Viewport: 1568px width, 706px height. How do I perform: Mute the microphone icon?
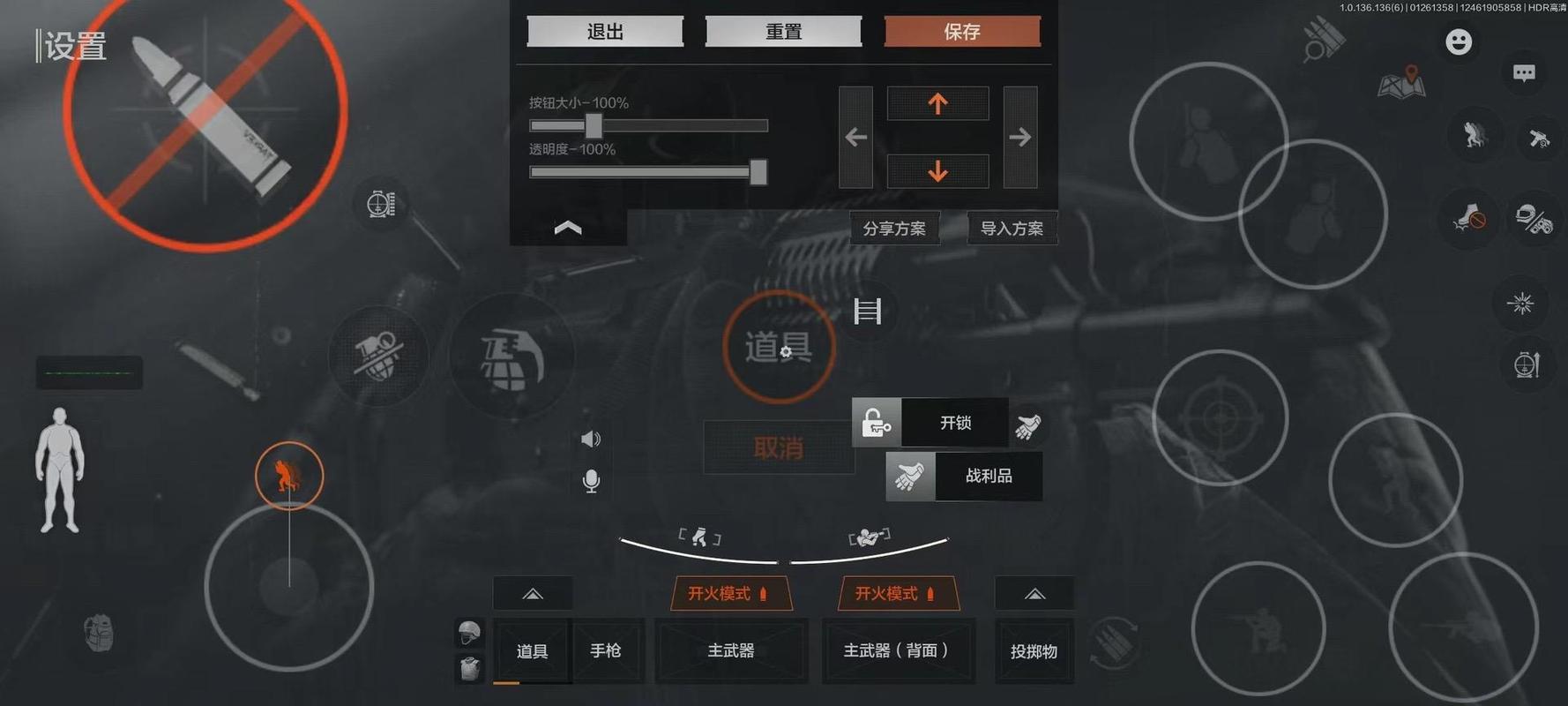[590, 481]
